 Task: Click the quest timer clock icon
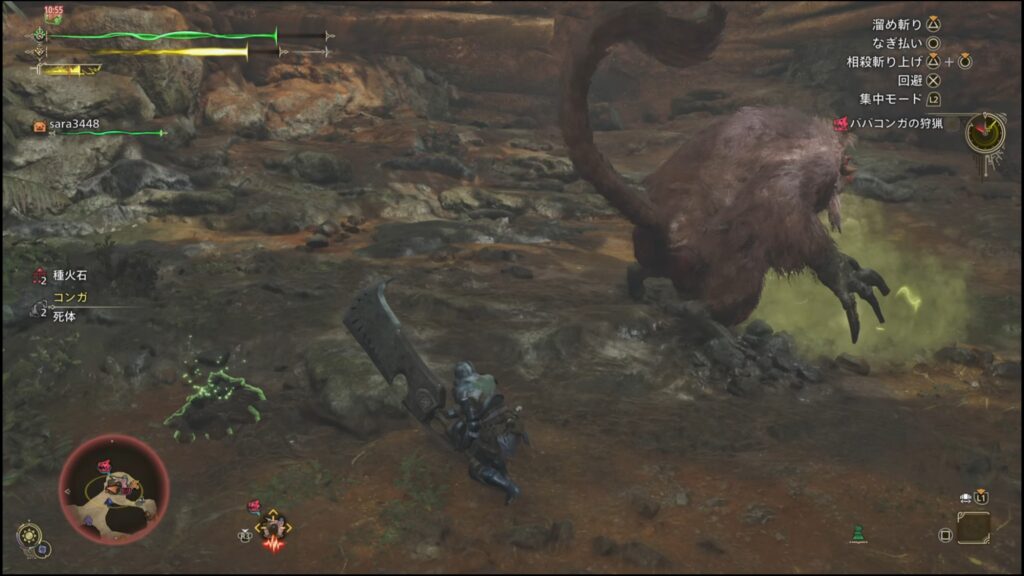985,133
